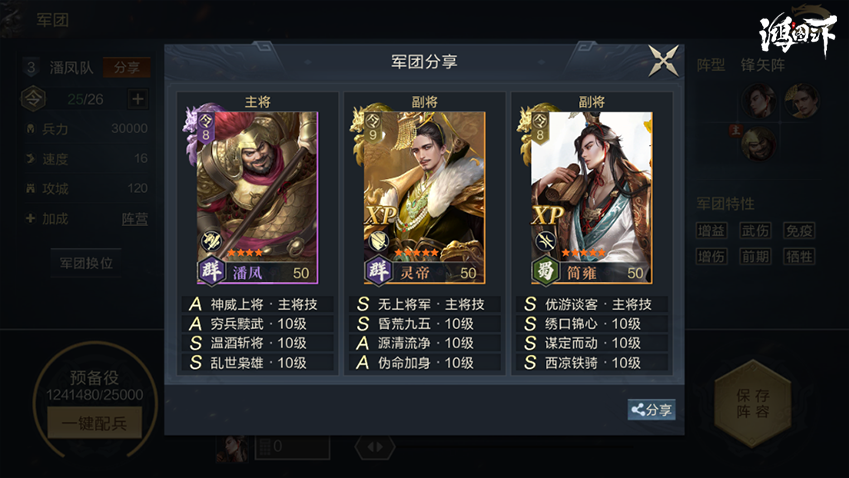Show the 源清流净 skill details
Screen dimensions: 849x478
[x=424, y=343]
